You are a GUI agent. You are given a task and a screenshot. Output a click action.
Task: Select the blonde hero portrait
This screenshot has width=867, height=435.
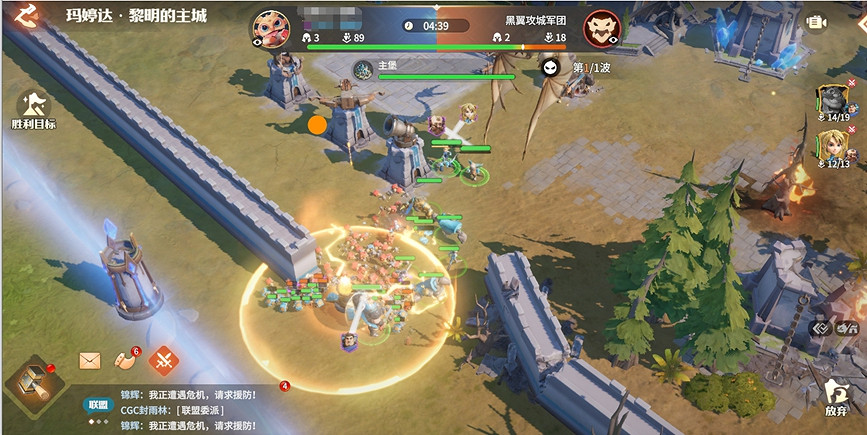(x=831, y=146)
